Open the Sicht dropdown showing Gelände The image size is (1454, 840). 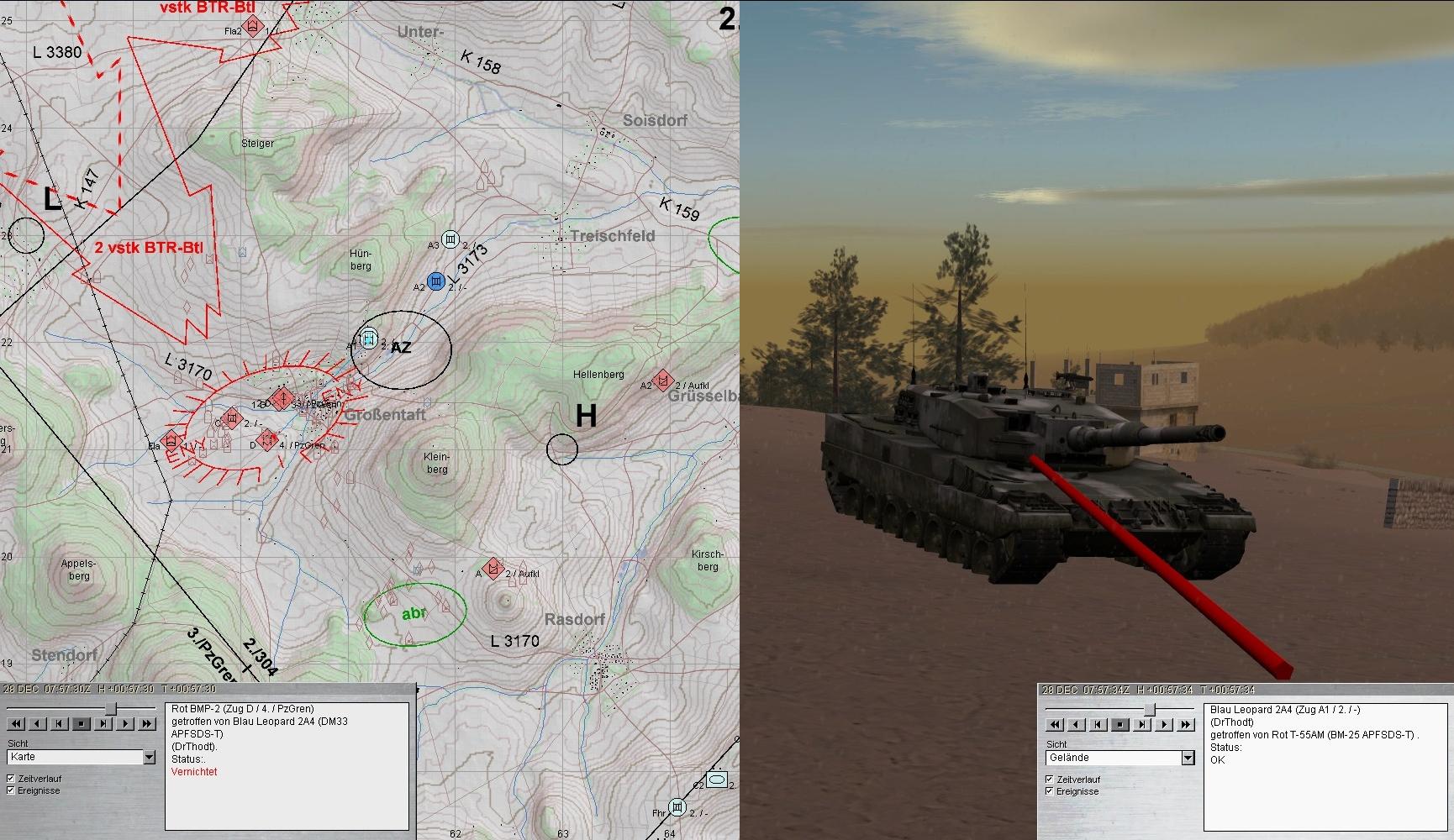click(x=1188, y=758)
